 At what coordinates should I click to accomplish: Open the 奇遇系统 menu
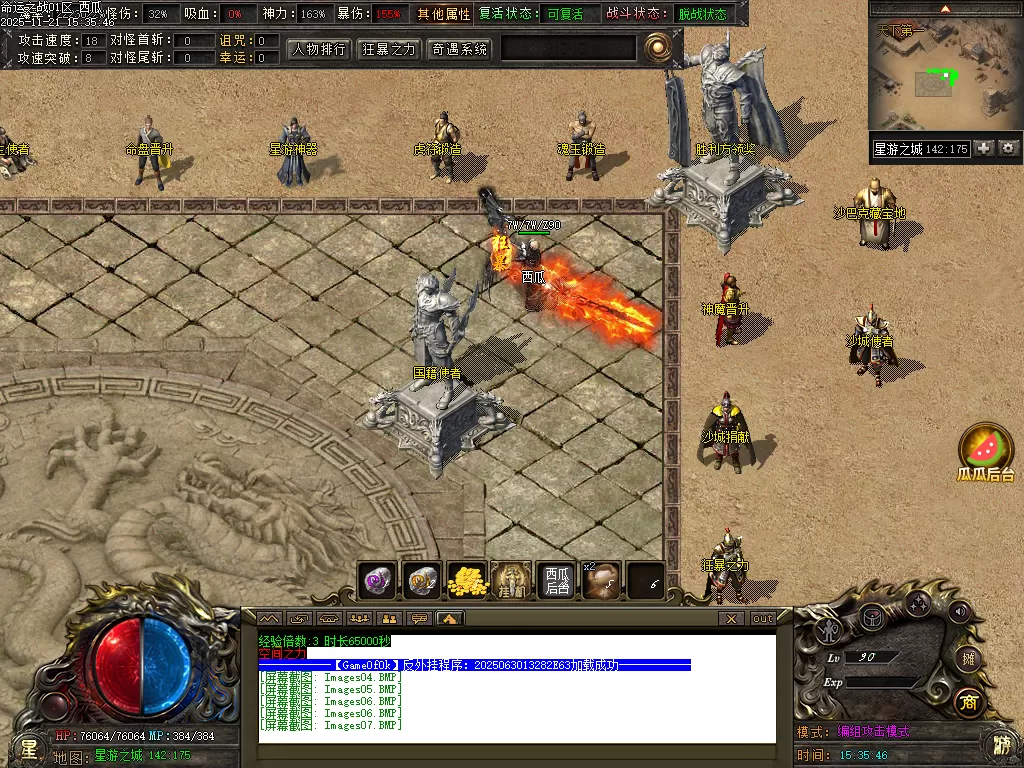click(x=459, y=49)
